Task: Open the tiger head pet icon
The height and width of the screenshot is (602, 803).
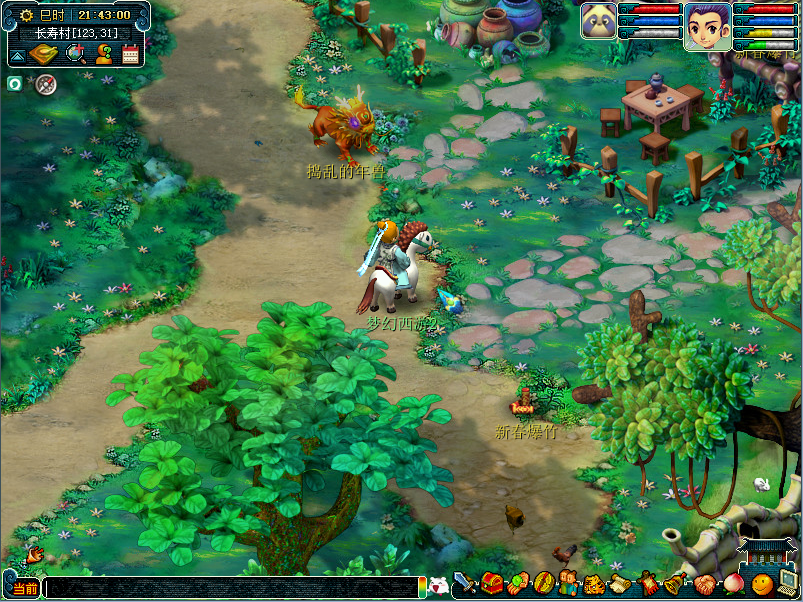Action: tap(594, 583)
